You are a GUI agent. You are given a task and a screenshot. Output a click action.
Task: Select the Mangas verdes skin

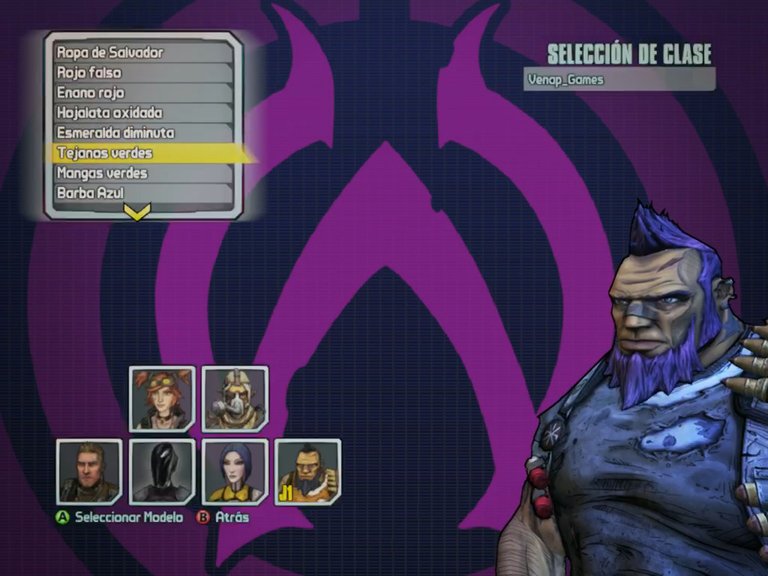point(140,173)
